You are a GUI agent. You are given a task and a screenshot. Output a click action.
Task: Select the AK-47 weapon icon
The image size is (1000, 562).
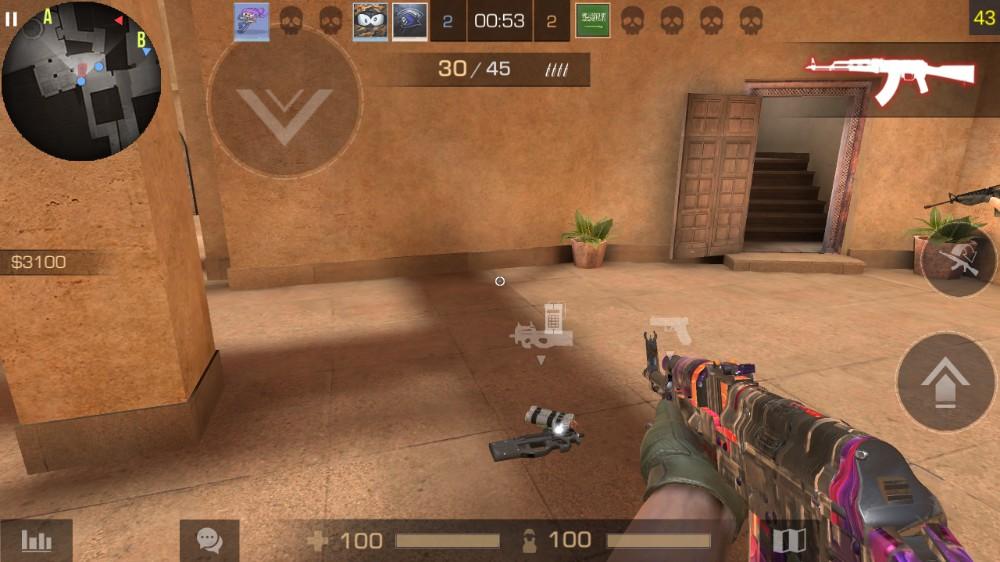point(890,77)
